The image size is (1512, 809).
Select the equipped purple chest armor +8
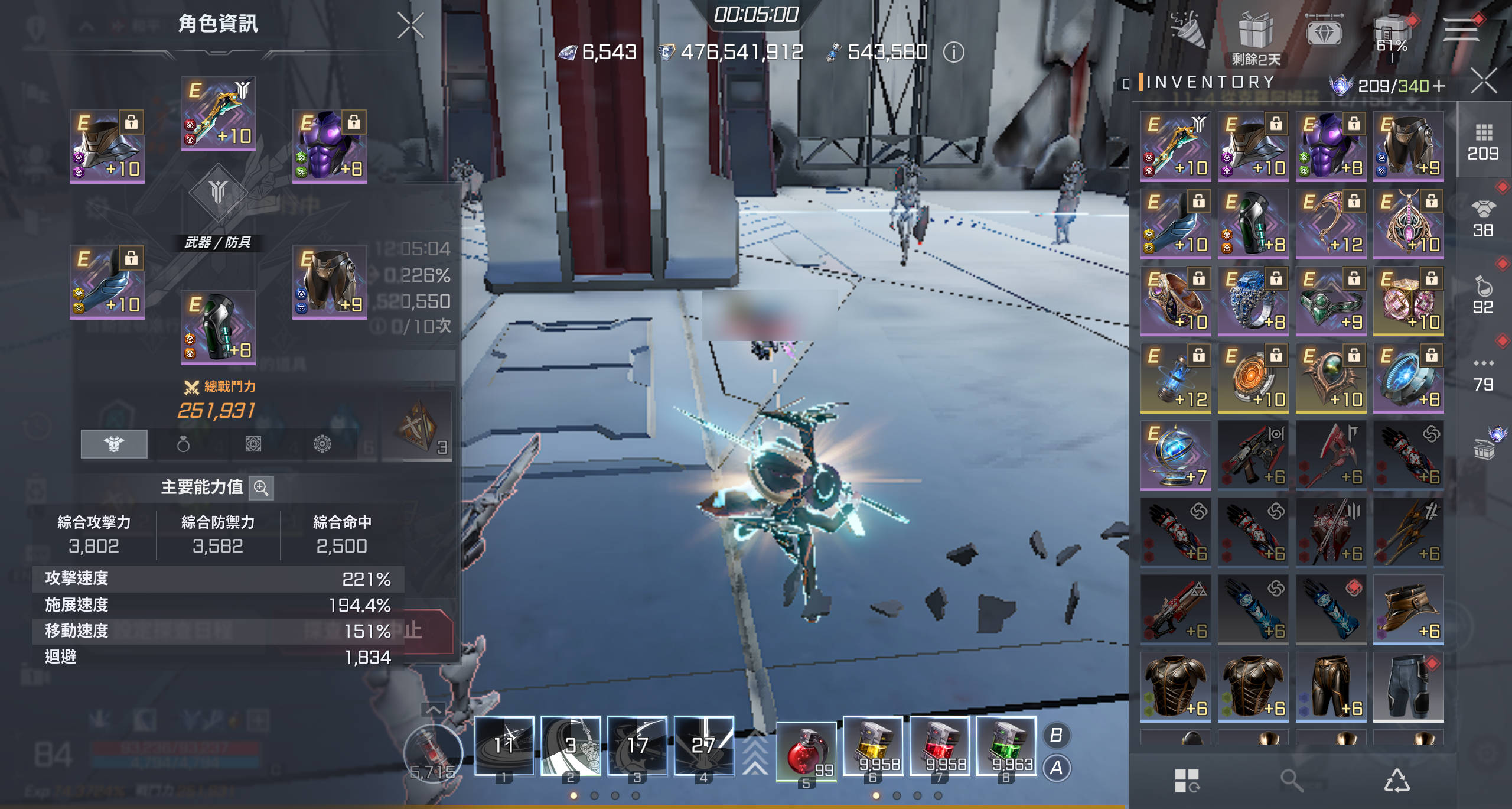(330, 146)
